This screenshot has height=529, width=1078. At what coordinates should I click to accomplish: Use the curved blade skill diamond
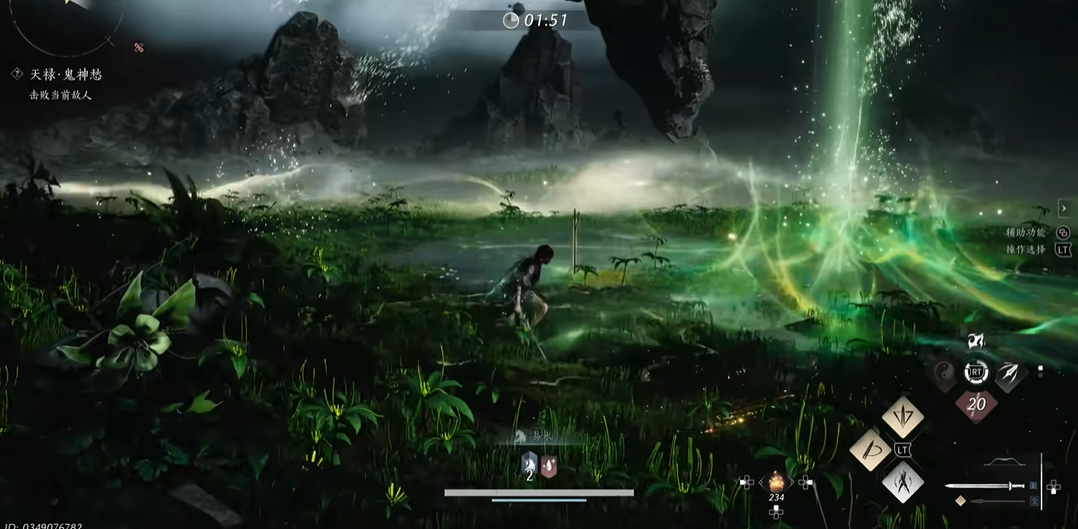coord(871,450)
